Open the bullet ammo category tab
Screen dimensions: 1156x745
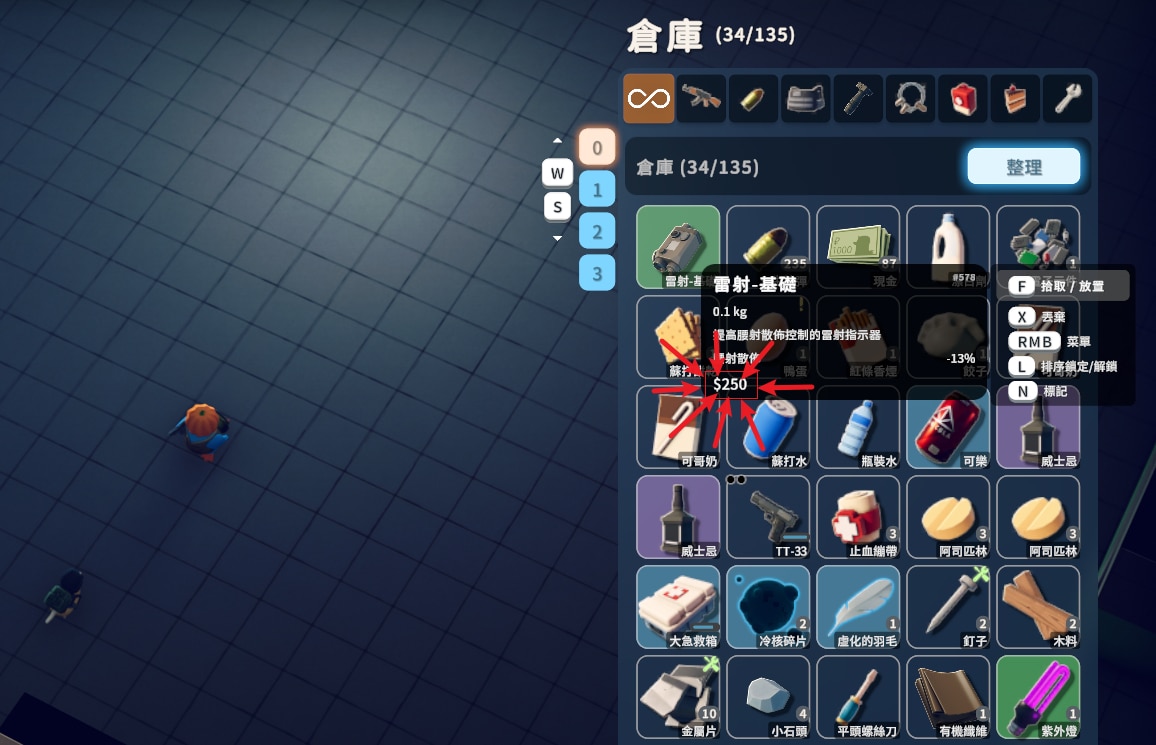coord(753,99)
